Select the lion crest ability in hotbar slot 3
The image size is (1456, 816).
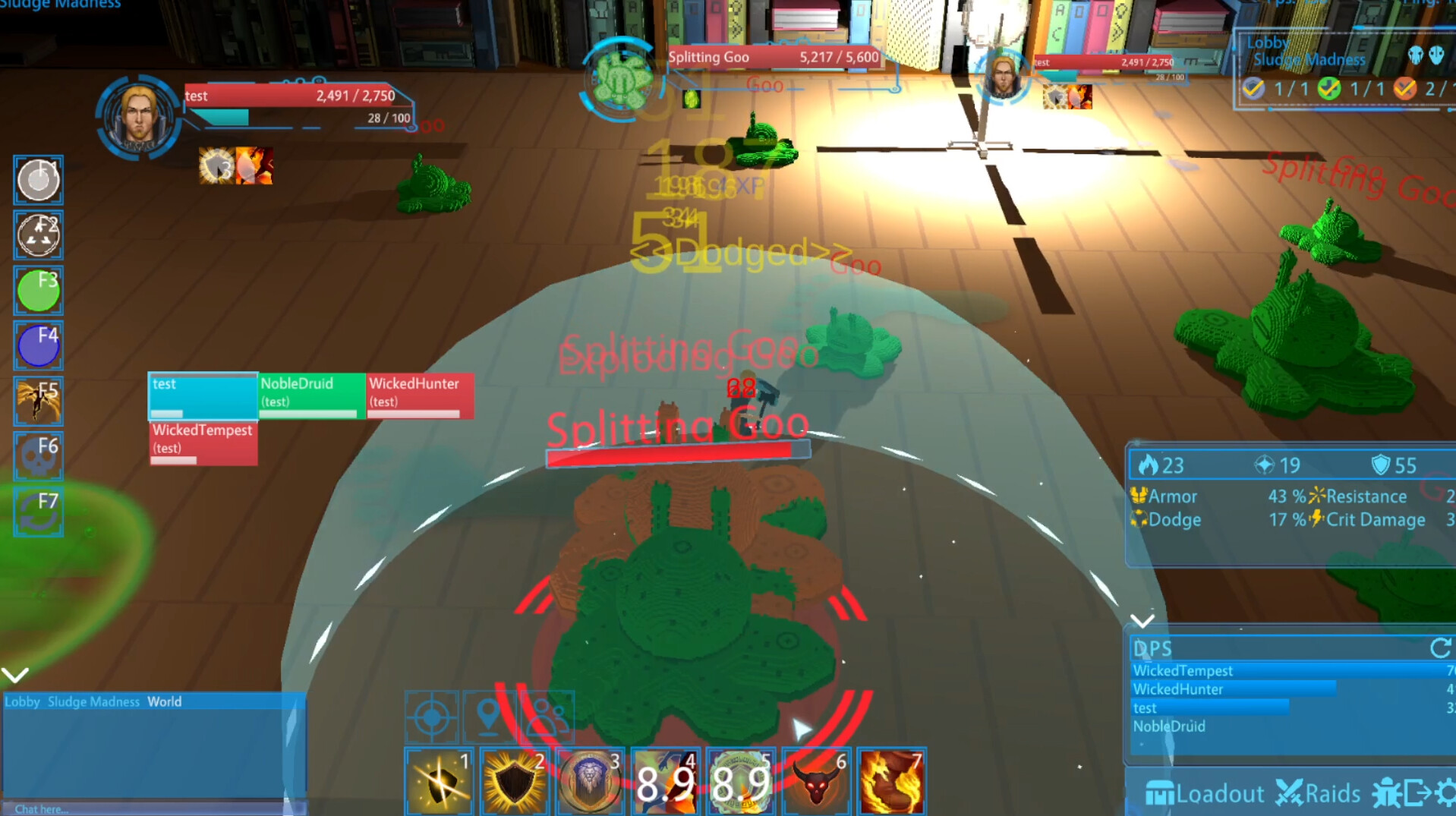click(x=589, y=780)
